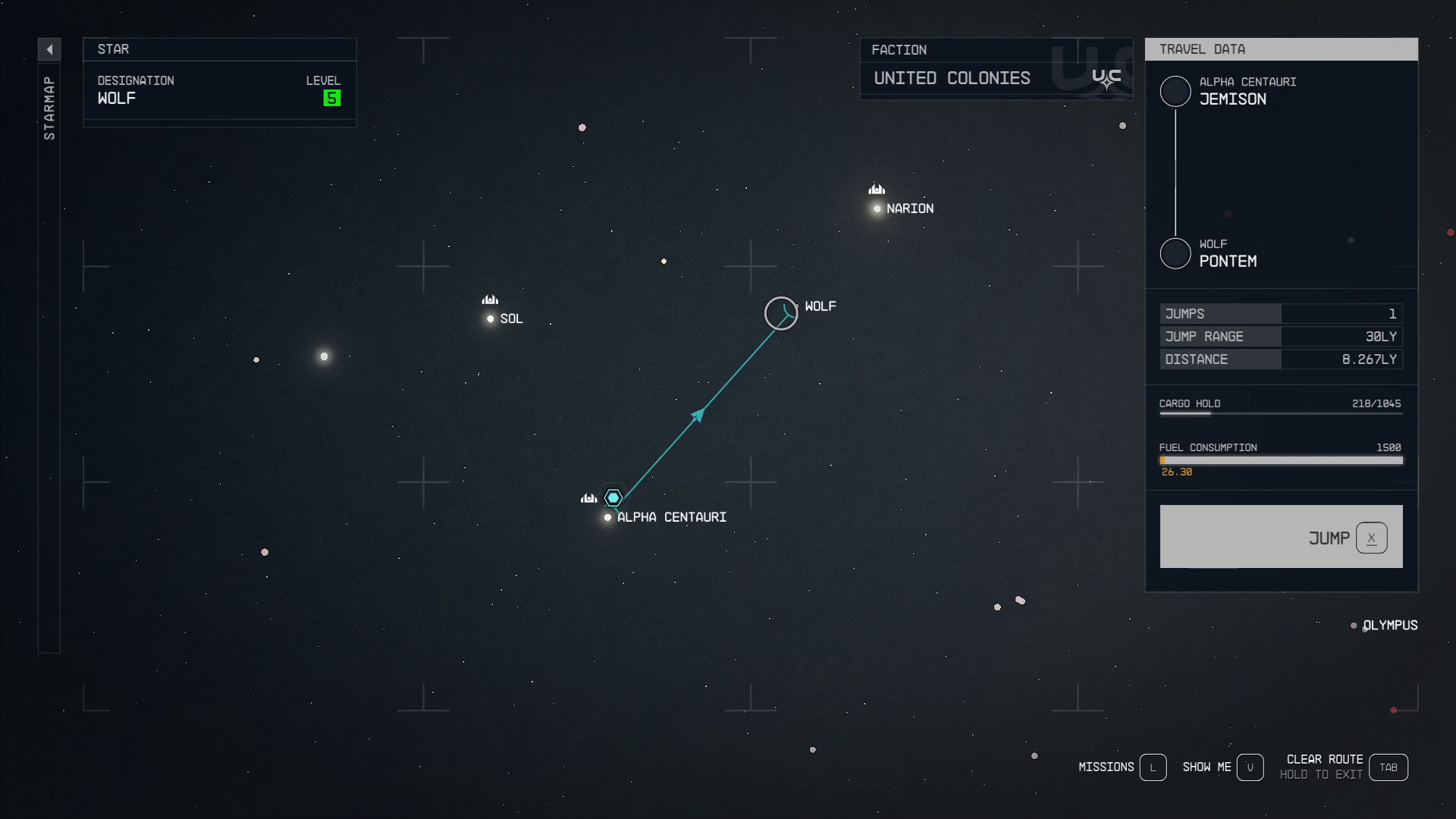Click the Show Me V button
Image resolution: width=1456 pixels, height=819 pixels.
(x=1251, y=767)
